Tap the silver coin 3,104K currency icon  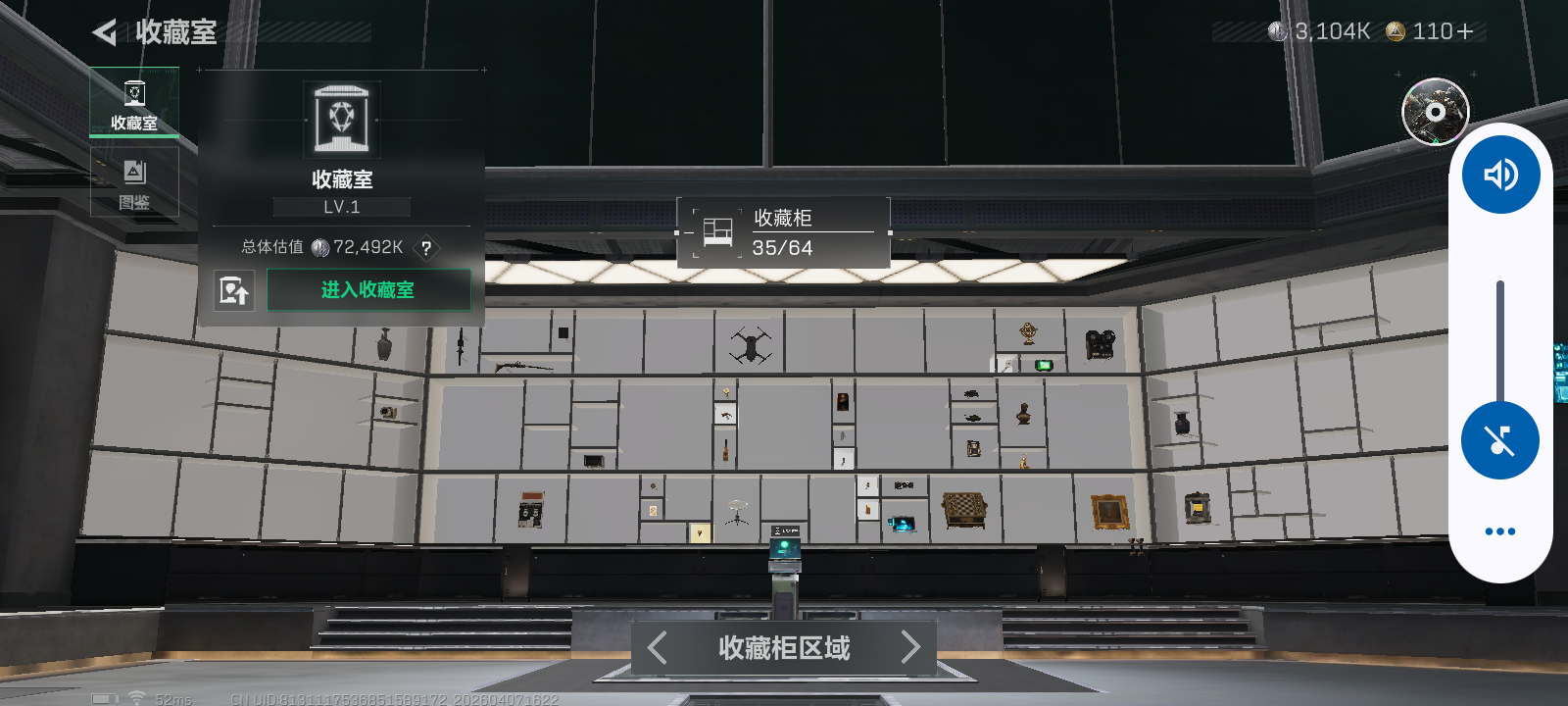tap(1279, 30)
